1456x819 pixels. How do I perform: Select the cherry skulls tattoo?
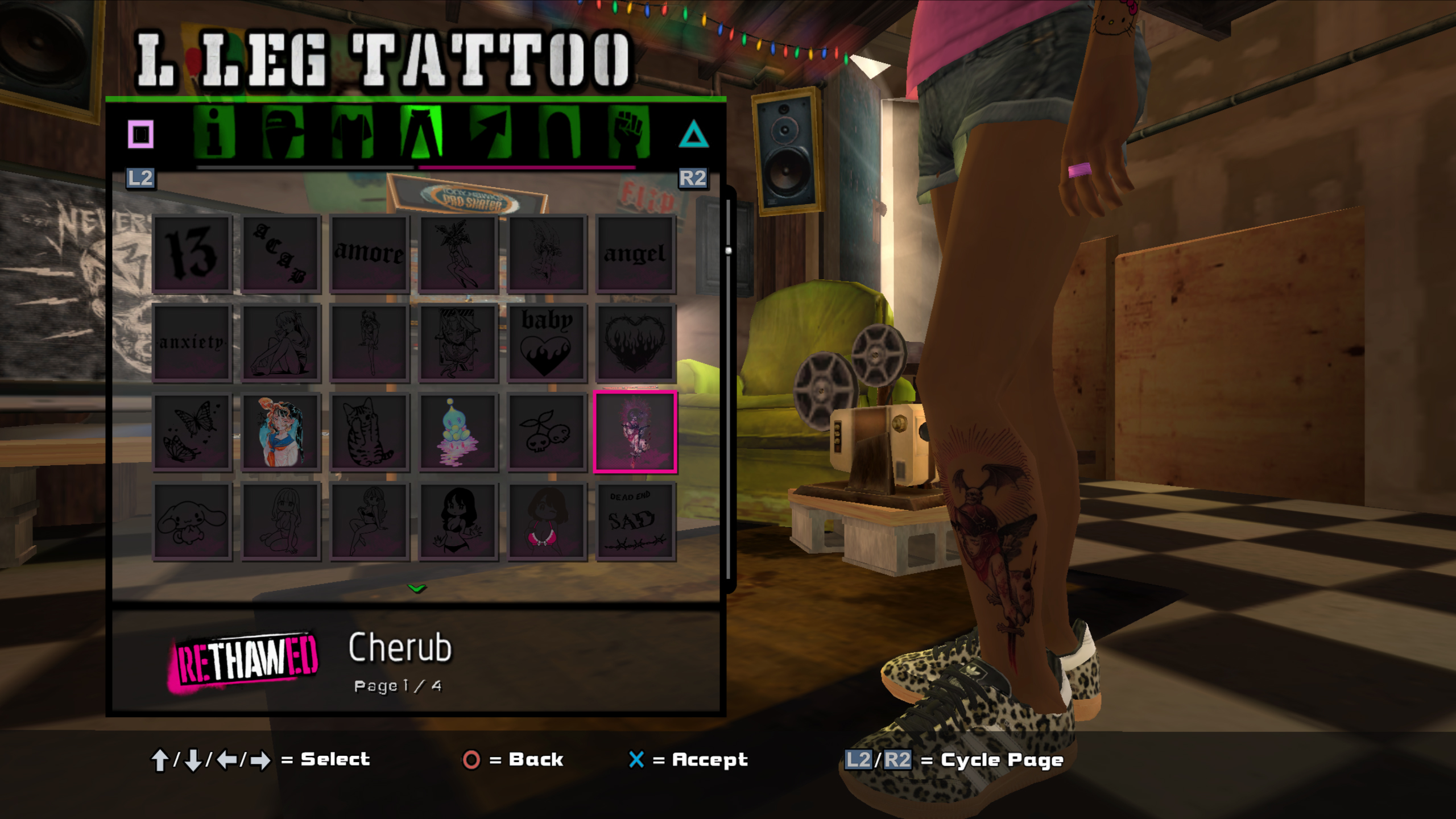[547, 432]
